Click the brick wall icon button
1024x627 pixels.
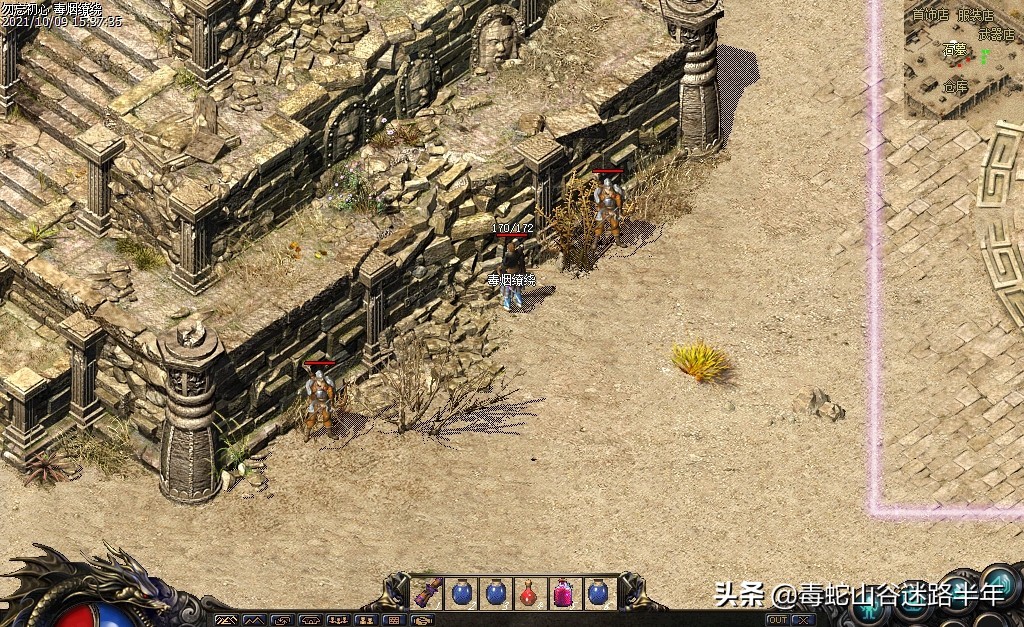point(394,620)
